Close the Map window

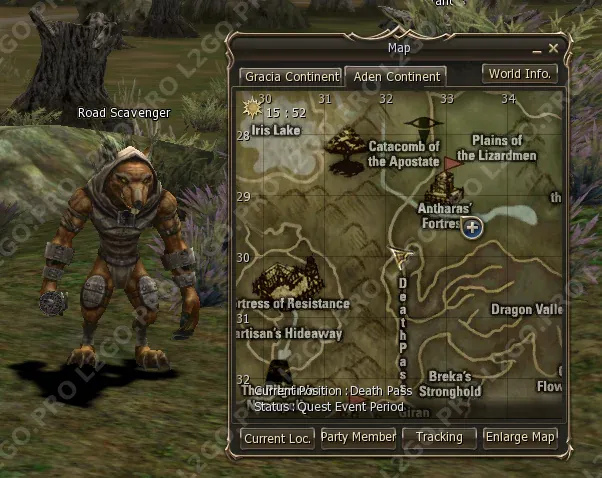point(554,47)
